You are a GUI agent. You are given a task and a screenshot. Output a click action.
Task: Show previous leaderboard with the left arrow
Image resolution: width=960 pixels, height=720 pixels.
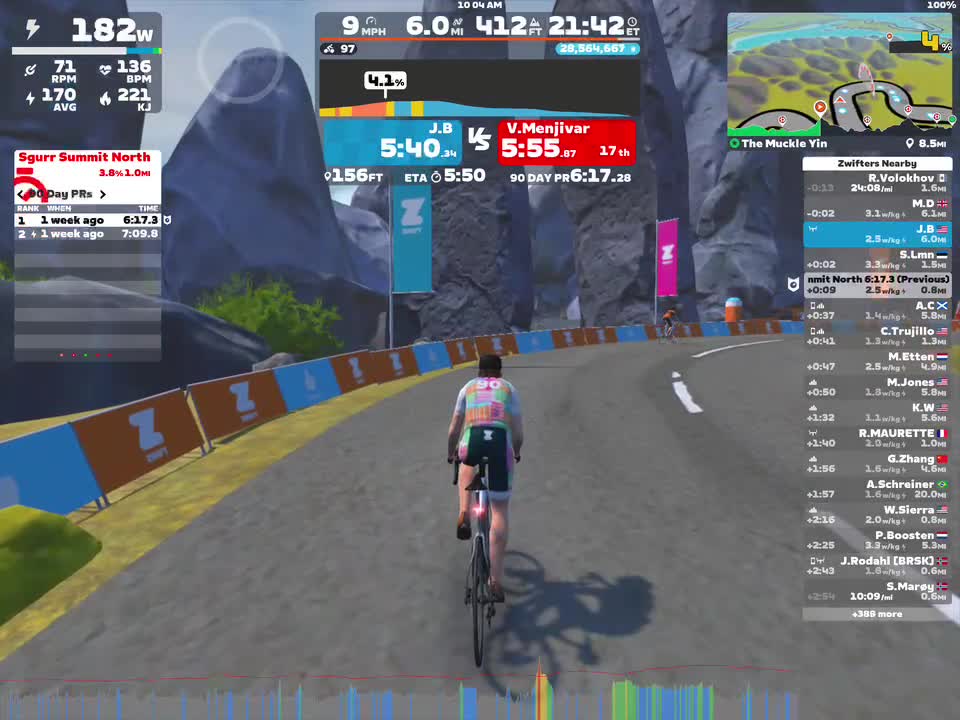pyautogui.click(x=21, y=194)
